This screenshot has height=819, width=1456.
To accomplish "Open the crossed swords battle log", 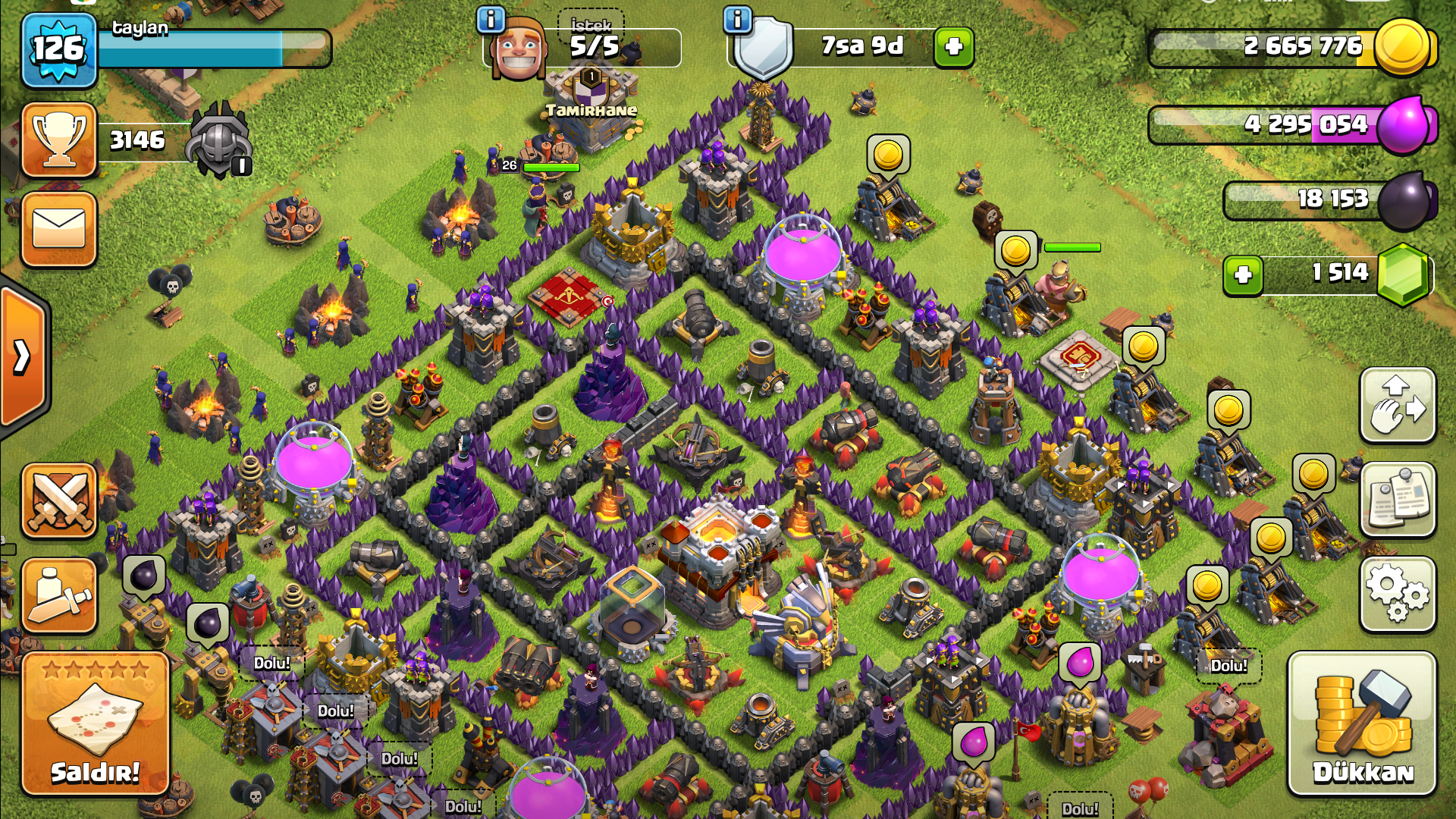I will coord(59,500).
